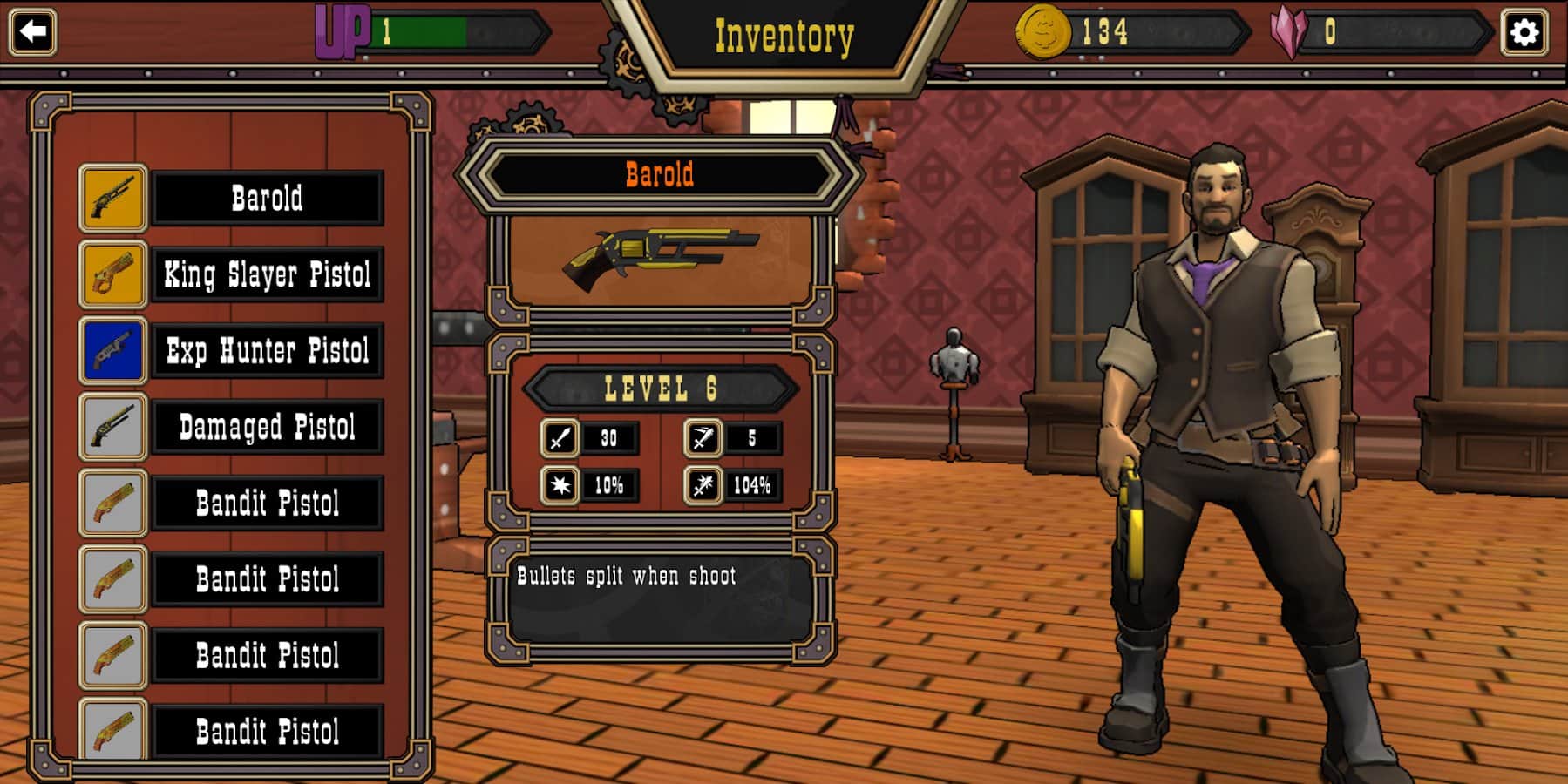1568x784 pixels.
Task: Click the Barold golden gun icon
Action: point(112,199)
